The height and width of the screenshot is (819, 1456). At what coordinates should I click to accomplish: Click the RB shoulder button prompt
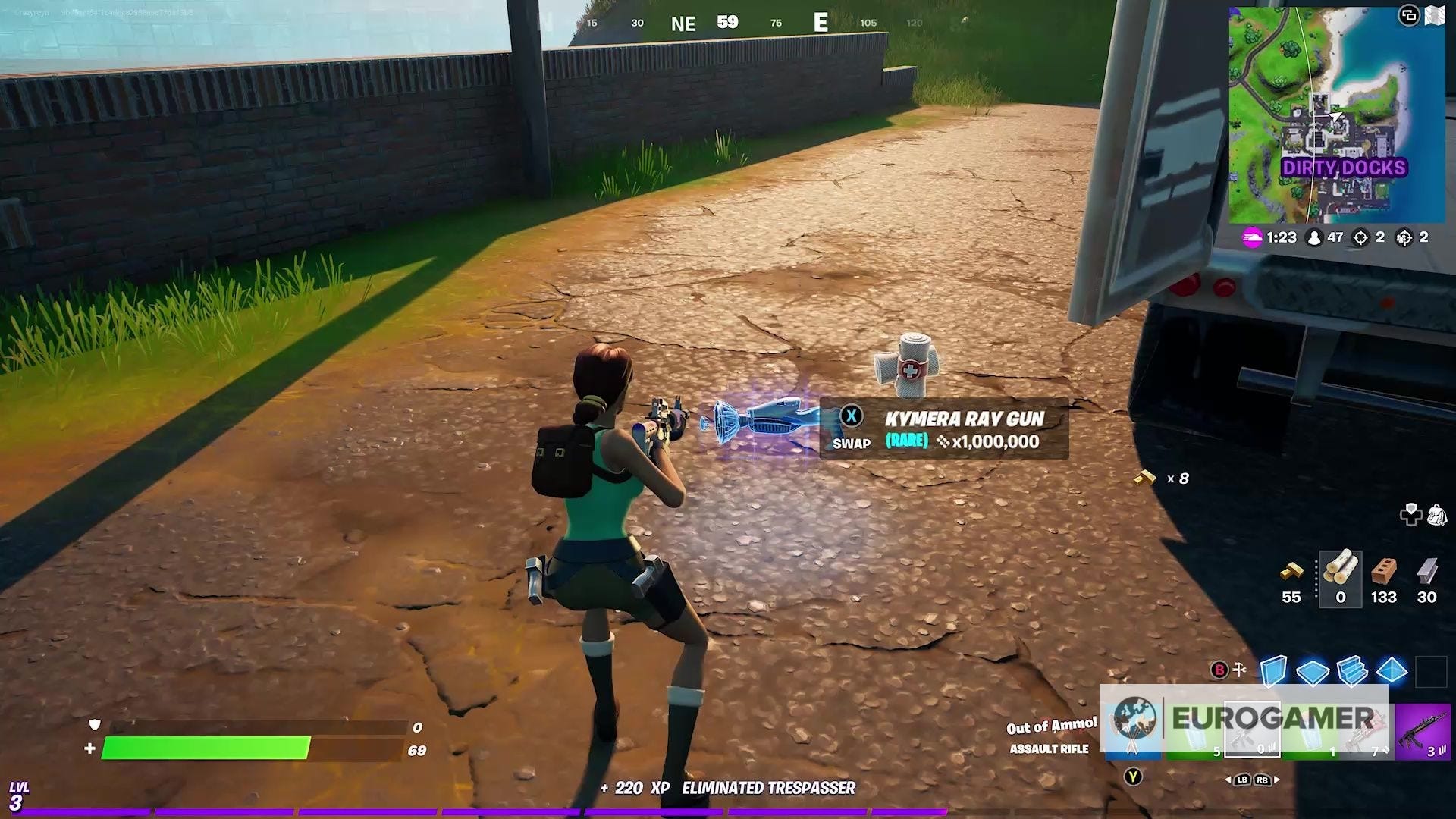(1261, 780)
